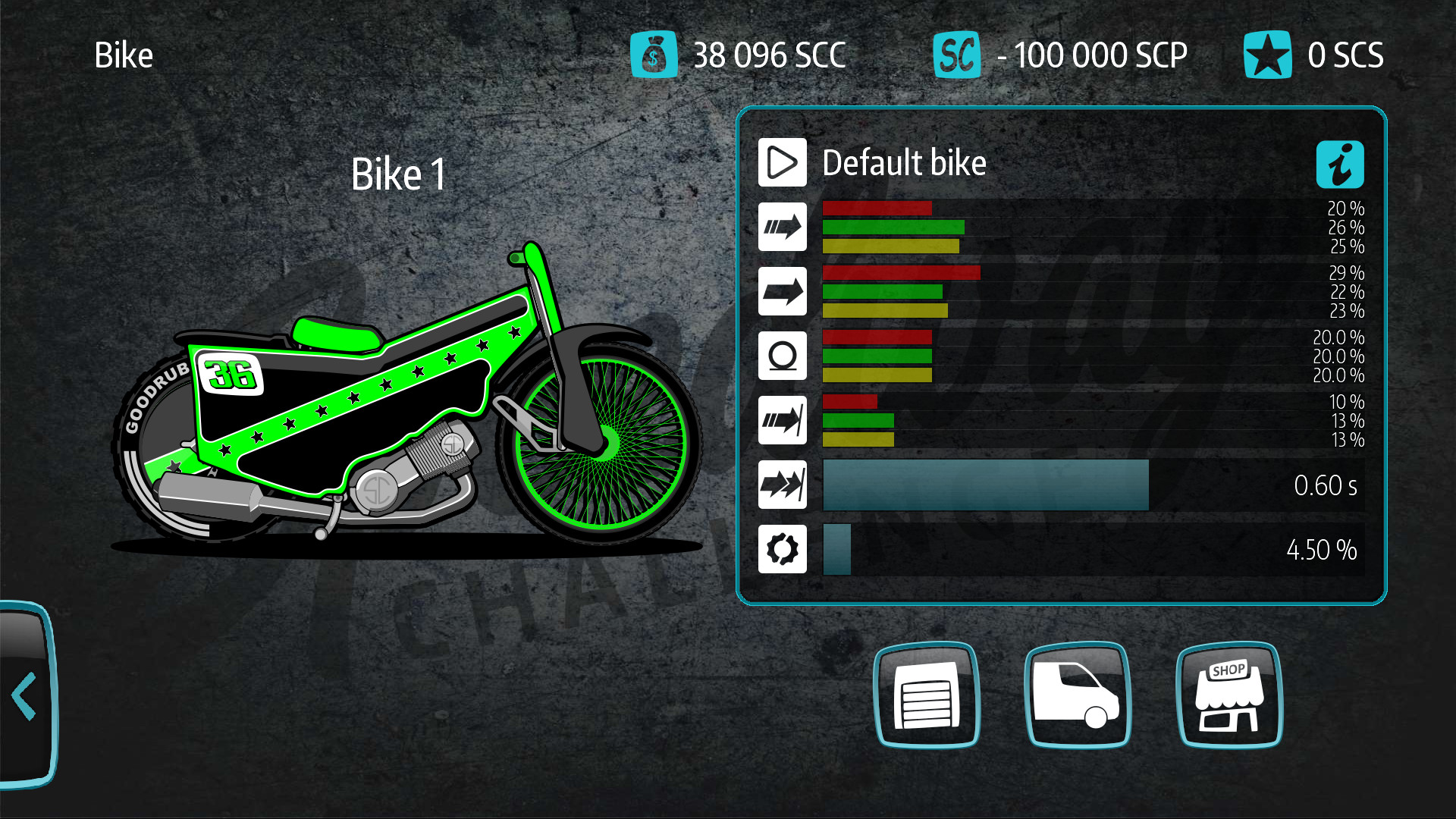The image size is (1456, 819).
Task: Select the acceleration stat icon
Action: point(782,227)
